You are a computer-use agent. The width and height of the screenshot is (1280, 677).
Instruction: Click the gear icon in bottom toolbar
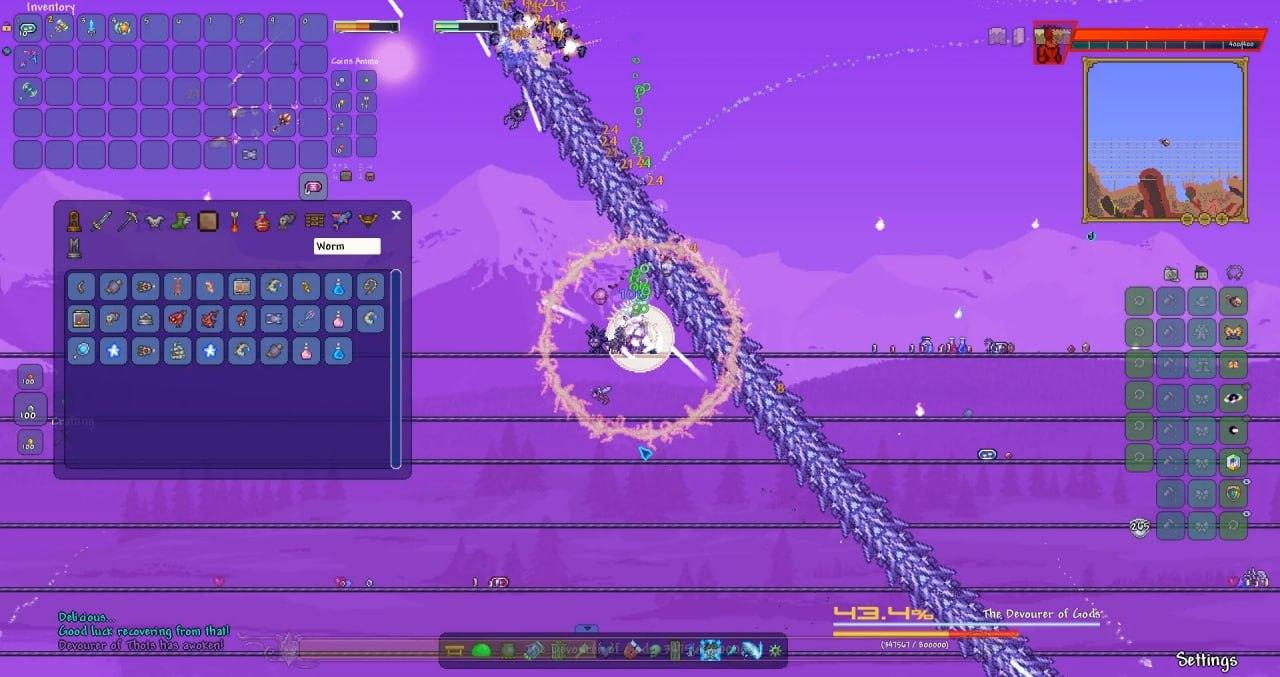pyautogui.click(x=774, y=651)
